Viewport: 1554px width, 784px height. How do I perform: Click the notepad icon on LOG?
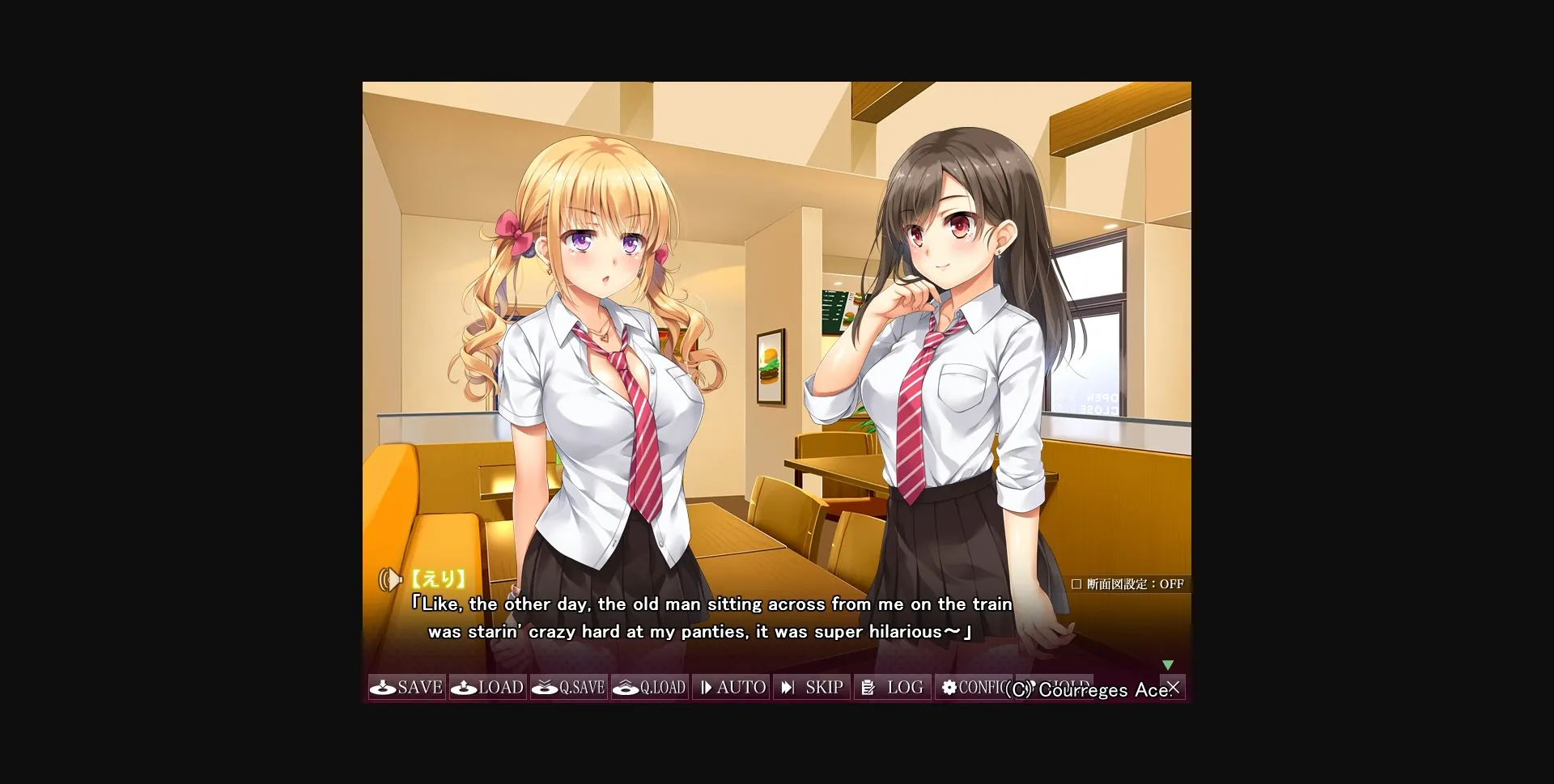click(868, 687)
